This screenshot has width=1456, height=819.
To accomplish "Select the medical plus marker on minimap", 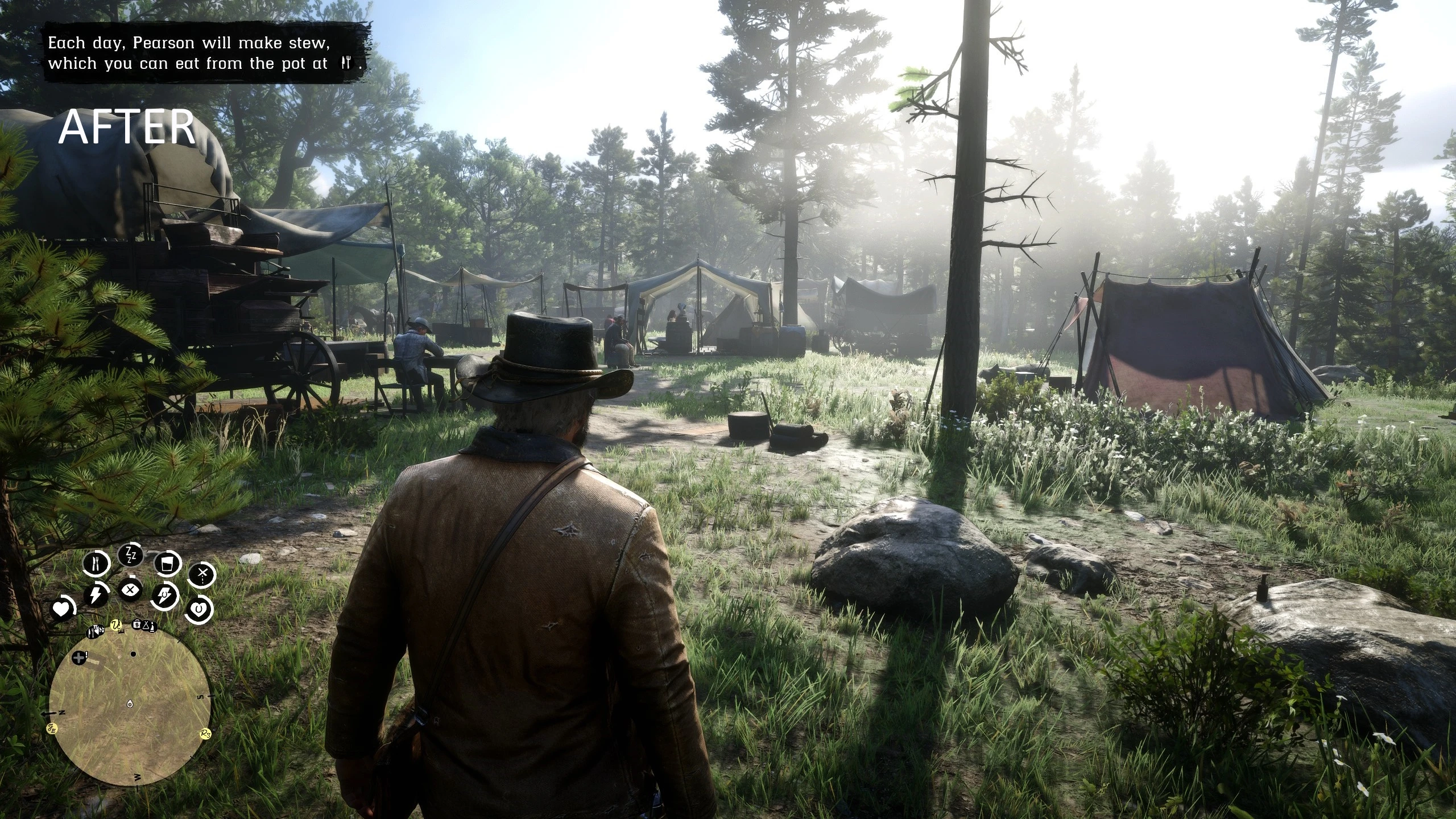I will click(78, 657).
